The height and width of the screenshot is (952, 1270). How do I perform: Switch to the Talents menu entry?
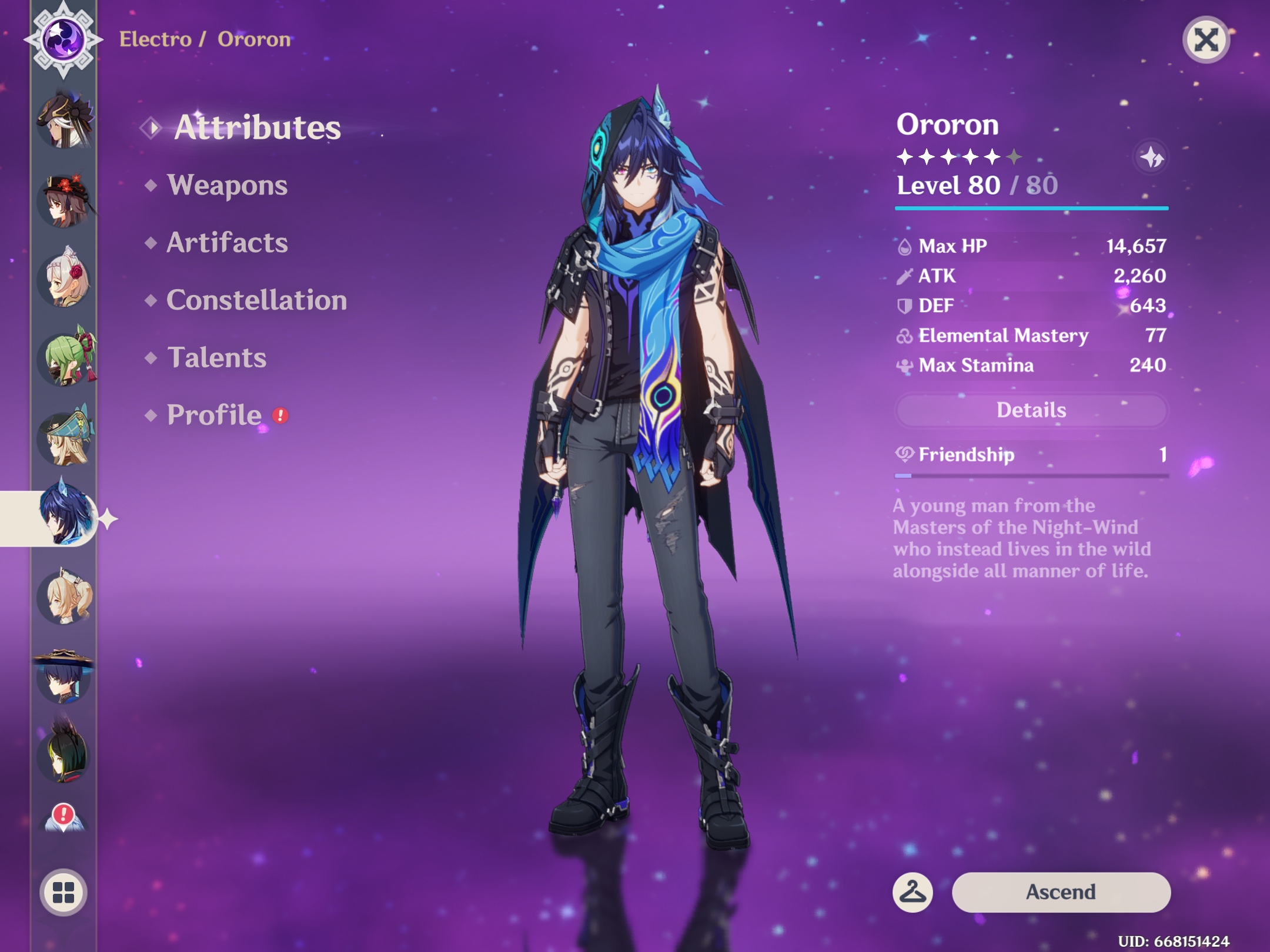click(x=218, y=357)
